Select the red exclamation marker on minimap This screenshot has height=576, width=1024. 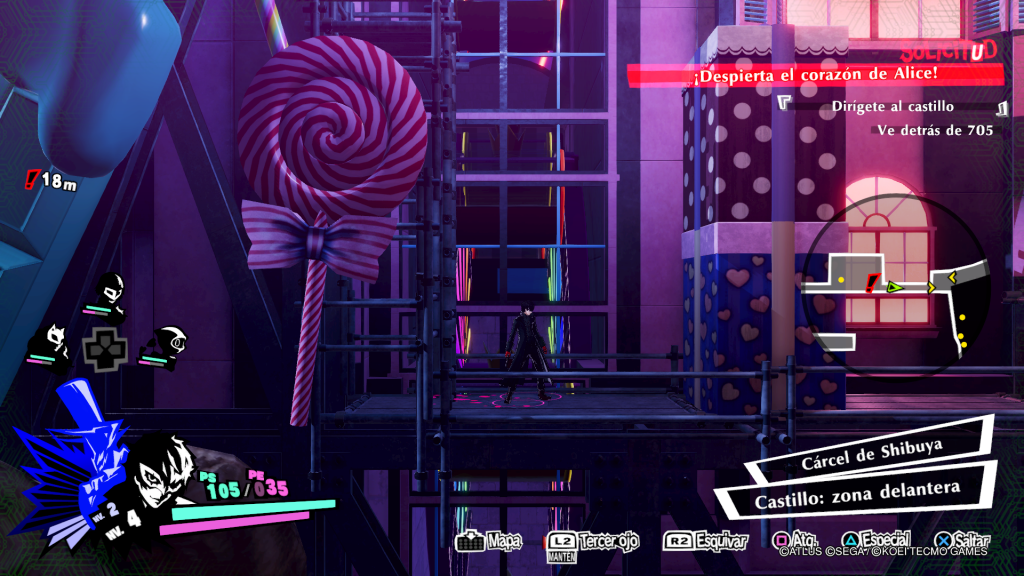click(872, 284)
